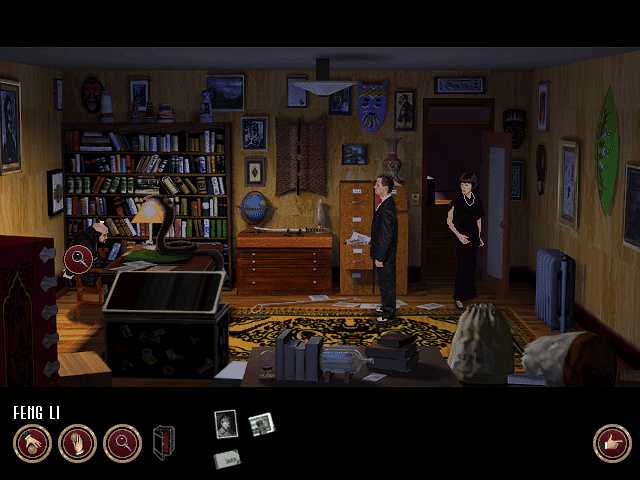Select the portrait photograph in inventory
Image resolution: width=640 pixels, height=480 pixels.
pyautogui.click(x=226, y=423)
